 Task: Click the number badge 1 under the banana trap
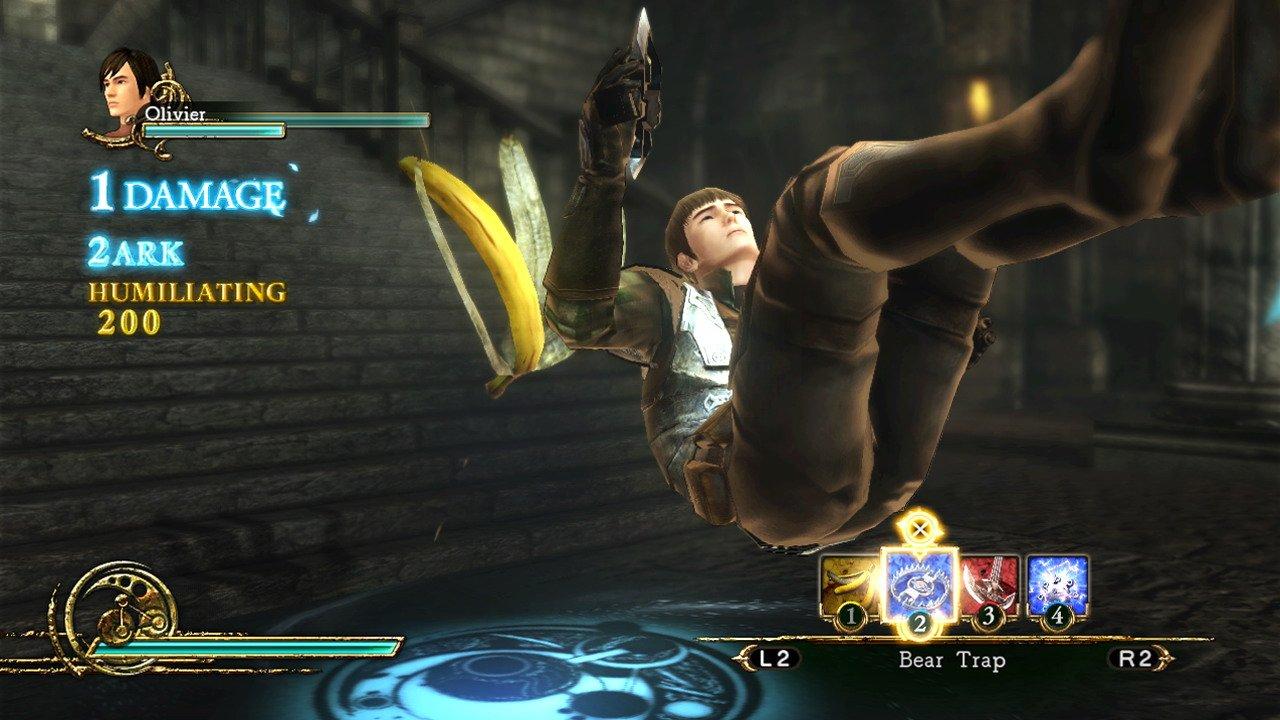[849, 617]
